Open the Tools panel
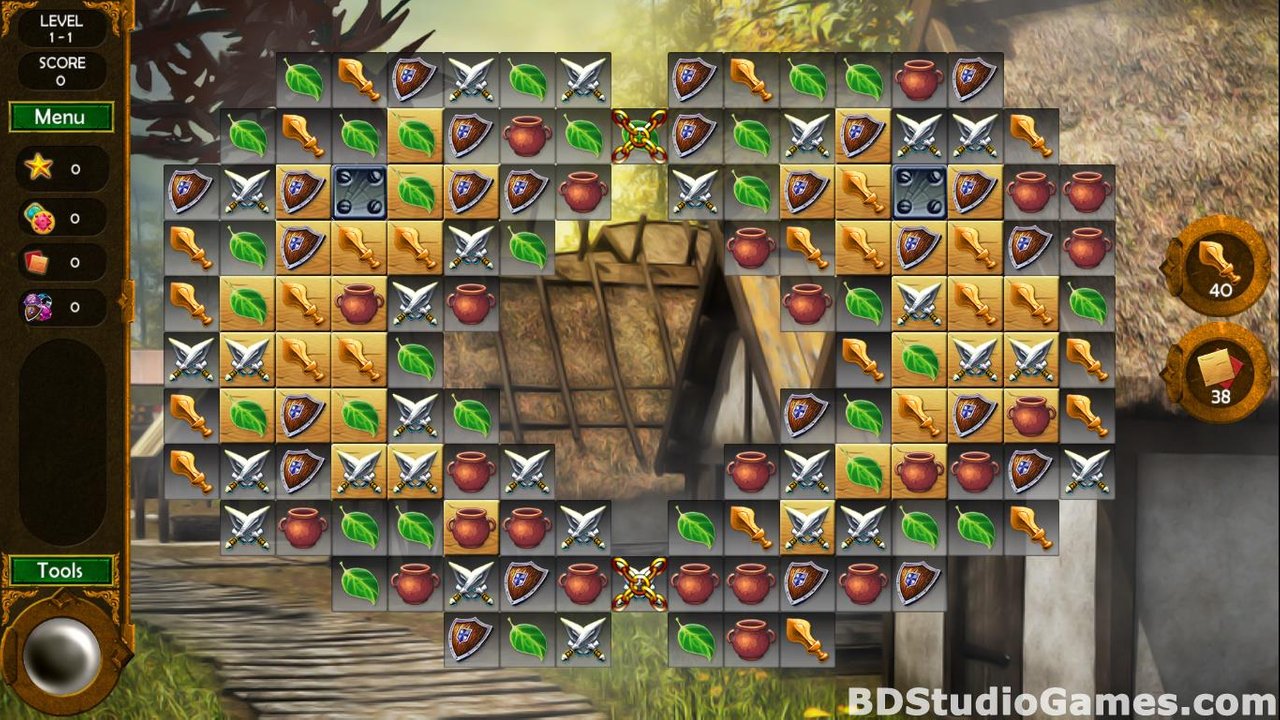The height and width of the screenshot is (720, 1280). [x=63, y=570]
